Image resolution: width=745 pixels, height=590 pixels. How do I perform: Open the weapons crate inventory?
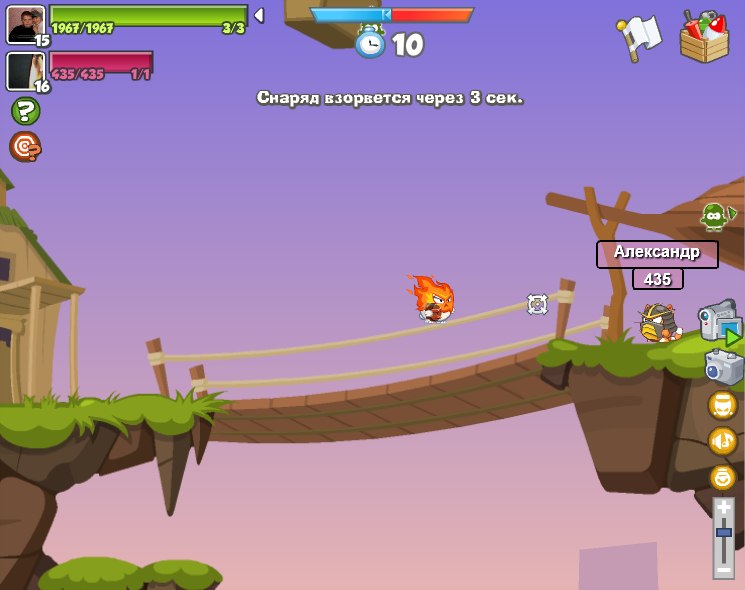(704, 38)
